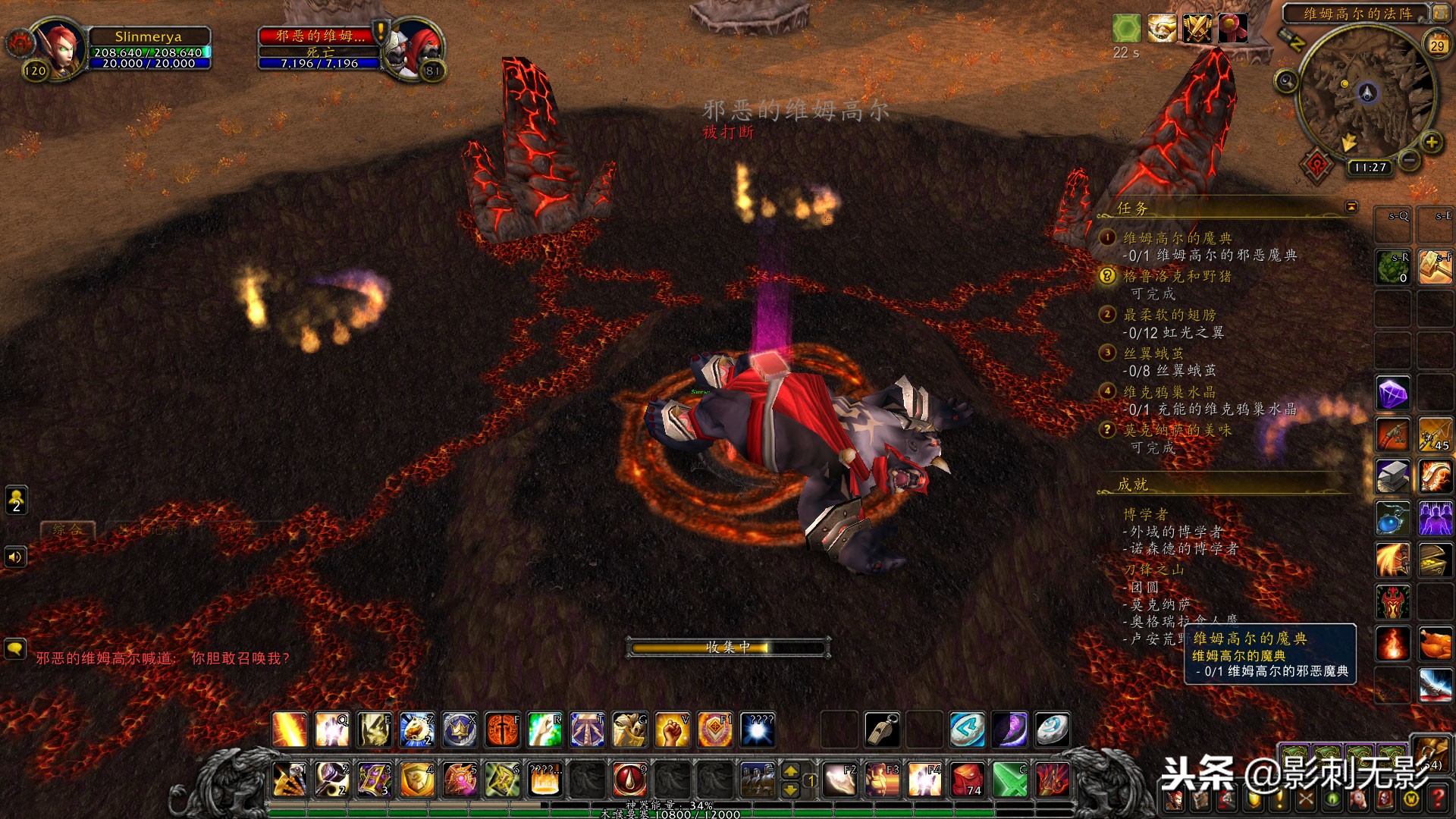This screenshot has width=1456, height=819.
Task: Zoom in the minimap with the plus button
Action: 1432,142
